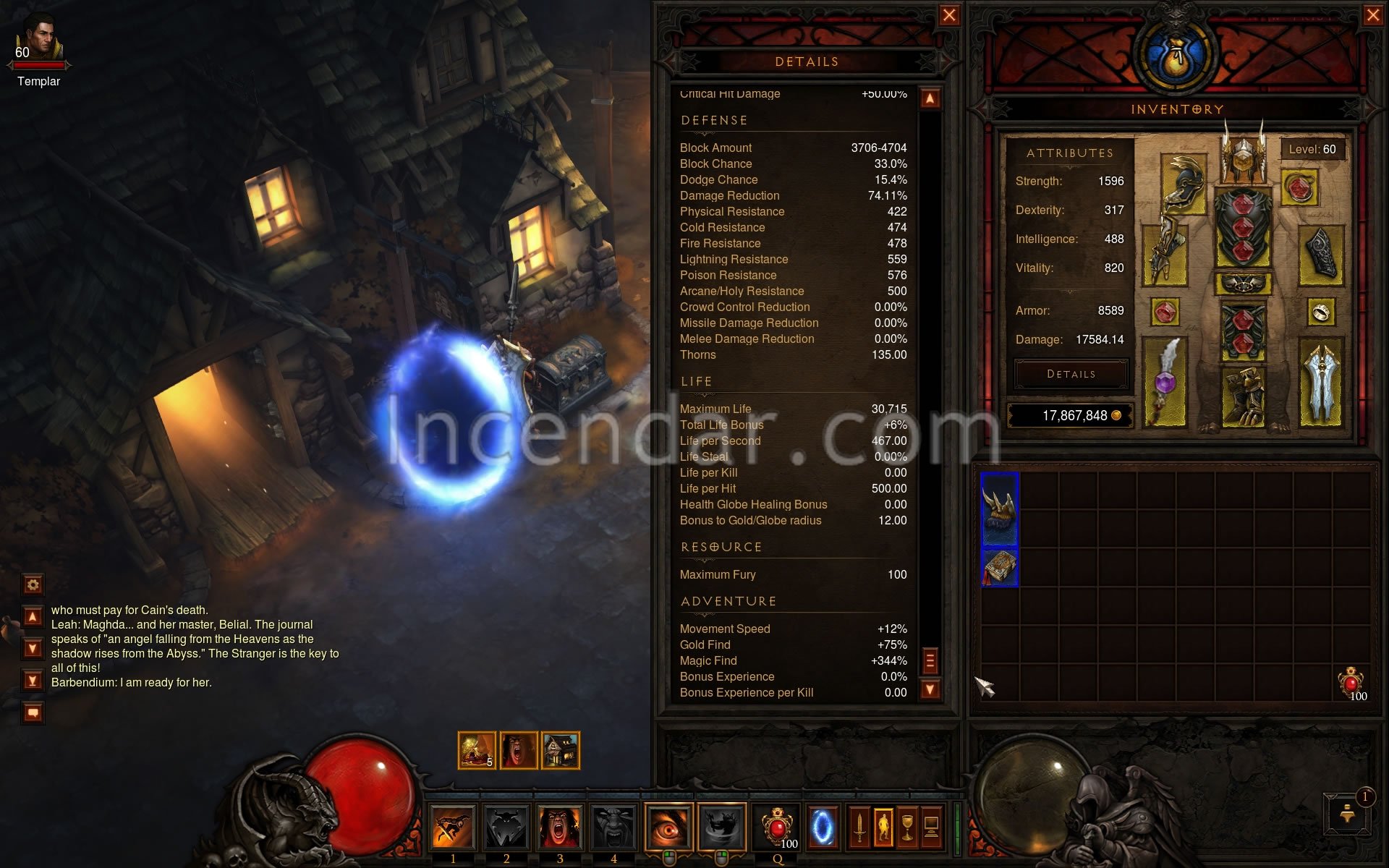The height and width of the screenshot is (868, 1389).
Task: Activate the leaping warrior skill in slot 1
Action: pyautogui.click(x=453, y=827)
